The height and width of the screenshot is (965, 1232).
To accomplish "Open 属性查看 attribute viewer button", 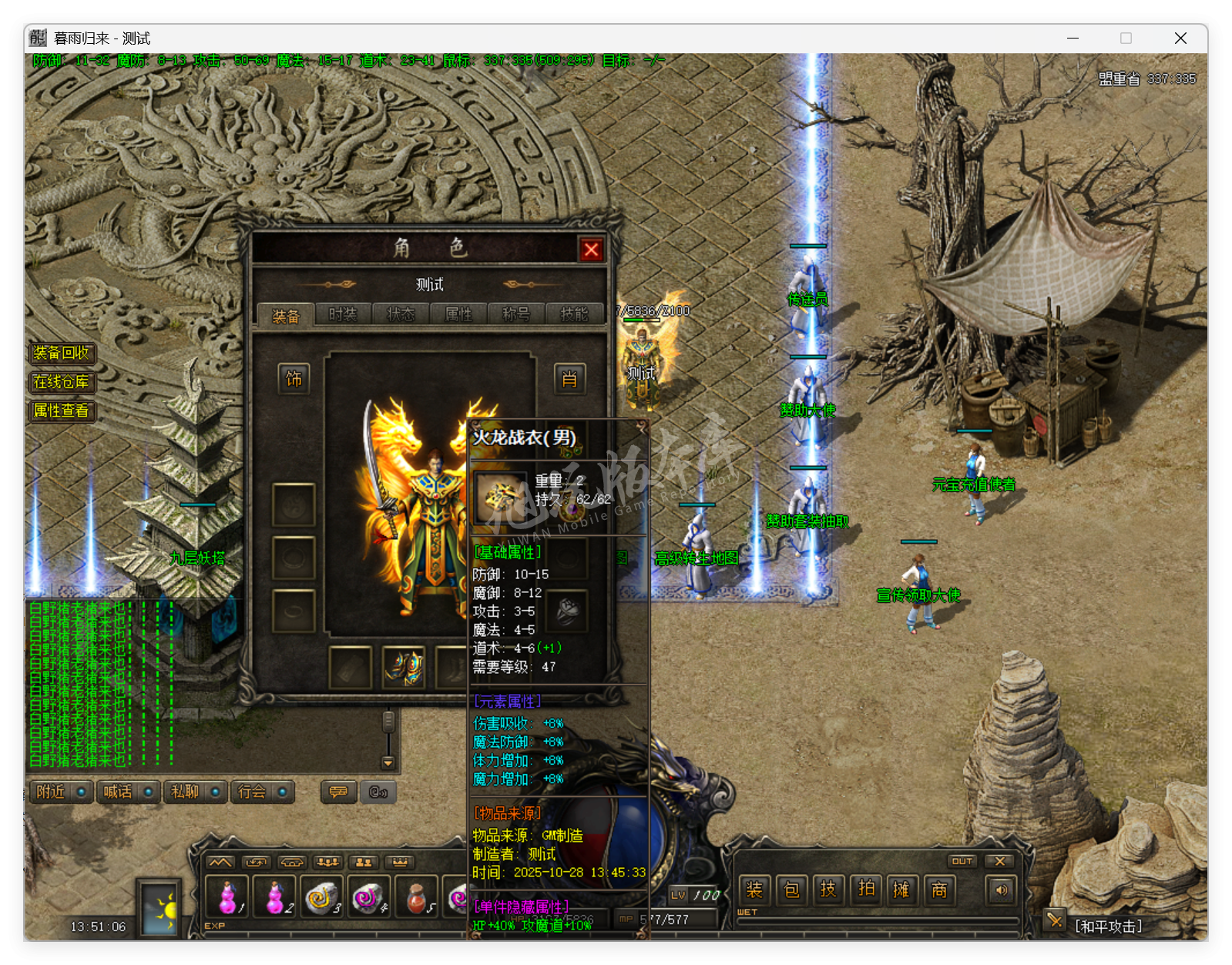I will click(x=62, y=410).
